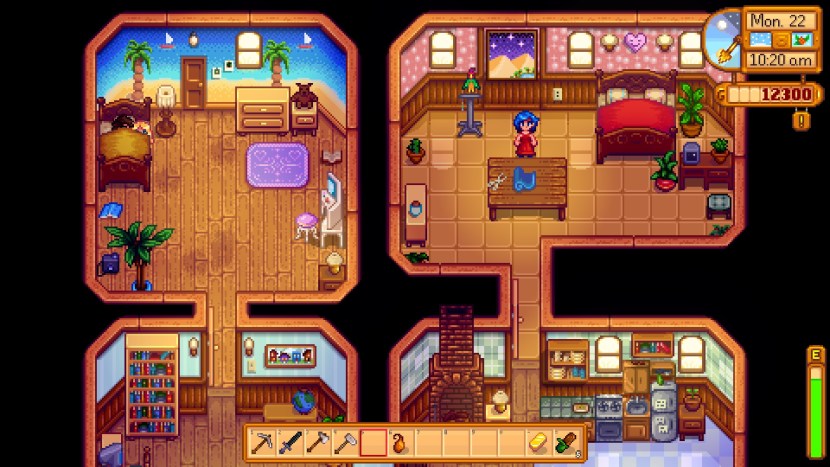Choose the axe from the toolbar
The height and width of the screenshot is (467, 830).
click(x=318, y=443)
